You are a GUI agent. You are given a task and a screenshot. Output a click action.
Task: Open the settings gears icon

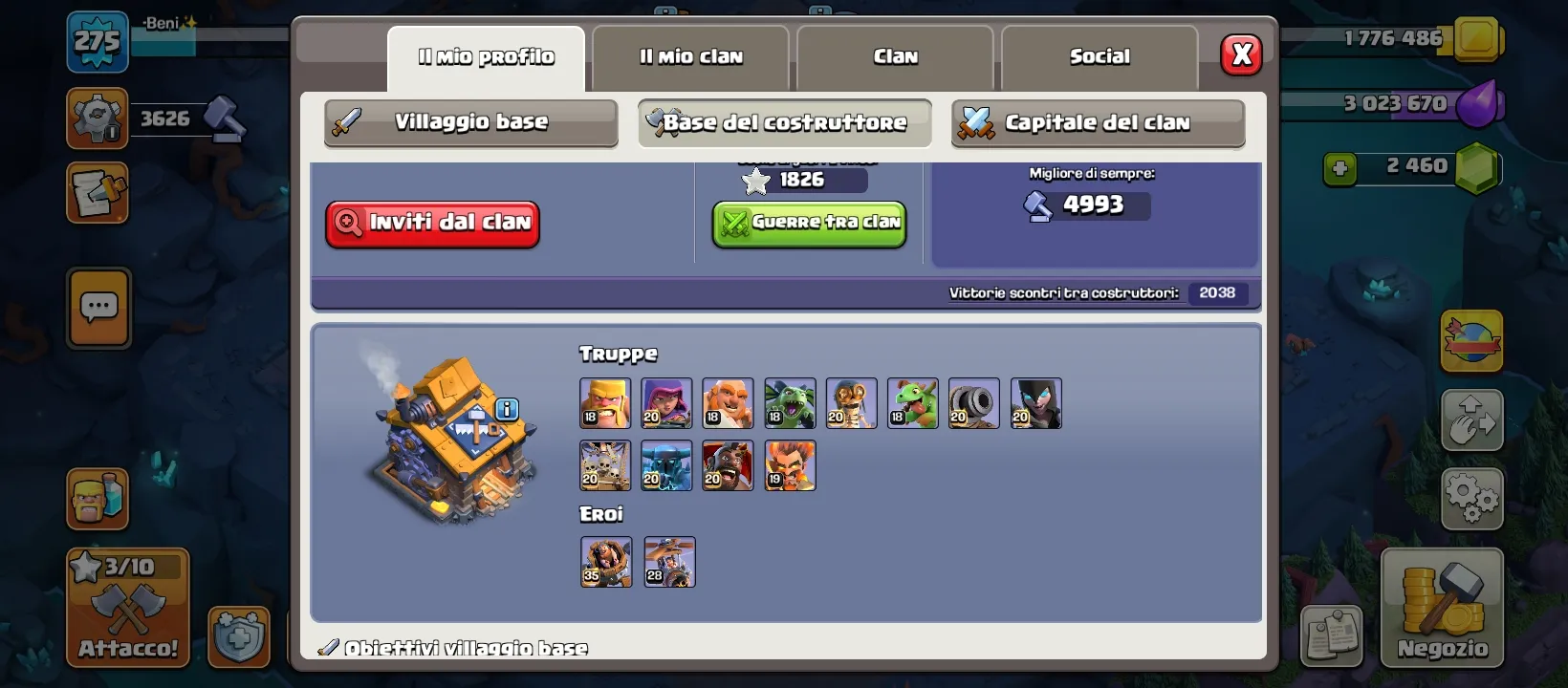point(1472,497)
